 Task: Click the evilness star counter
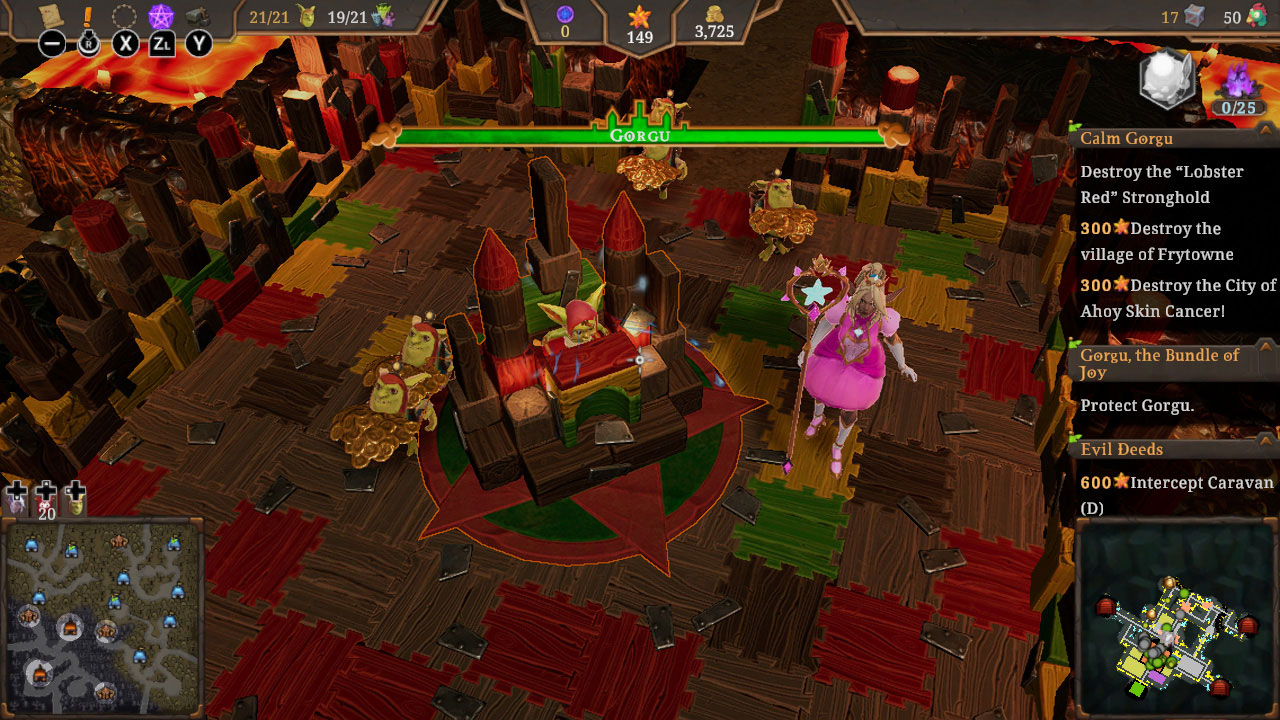tap(639, 17)
